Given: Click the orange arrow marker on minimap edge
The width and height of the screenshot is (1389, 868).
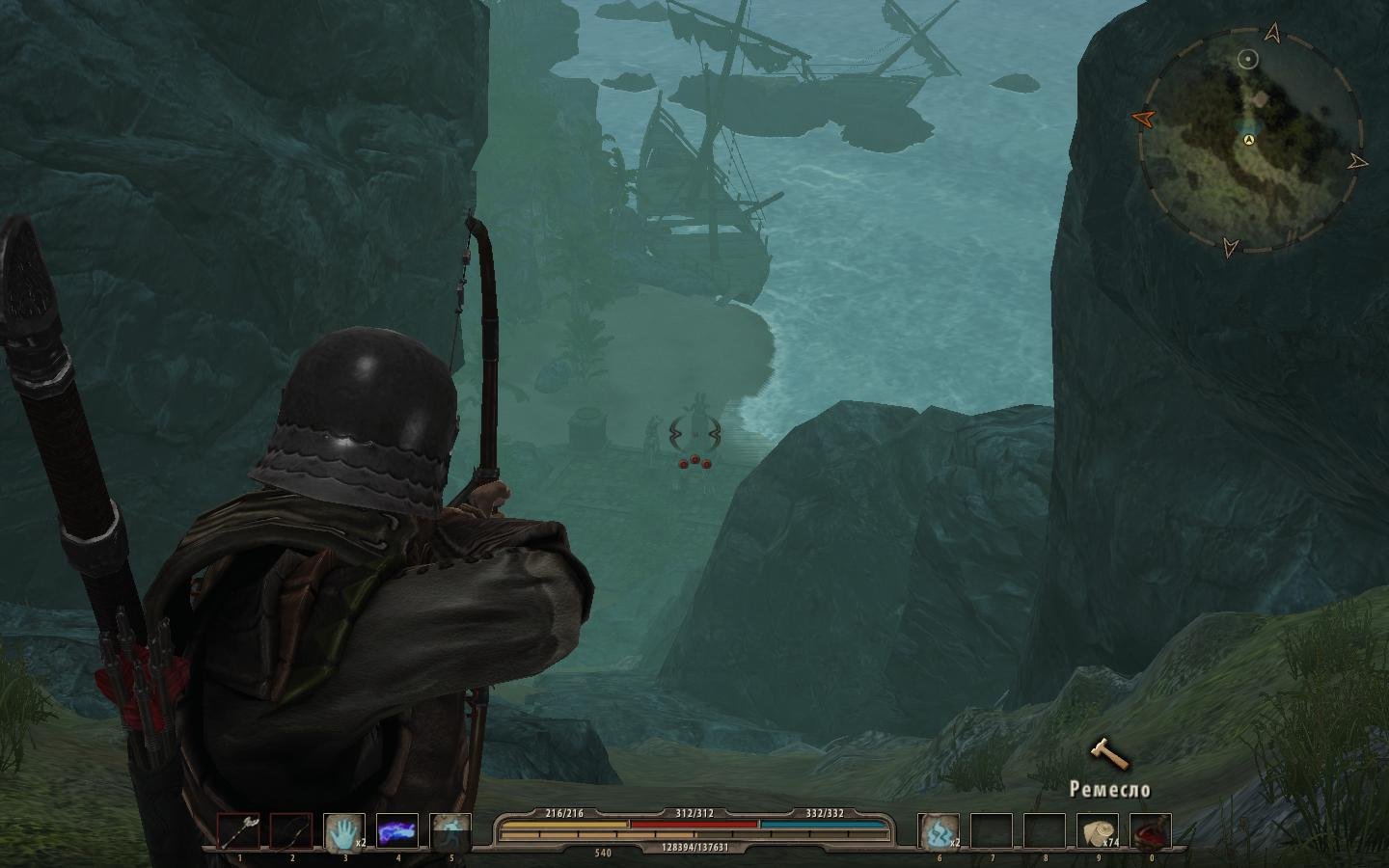Looking at the screenshot, I should [1144, 118].
